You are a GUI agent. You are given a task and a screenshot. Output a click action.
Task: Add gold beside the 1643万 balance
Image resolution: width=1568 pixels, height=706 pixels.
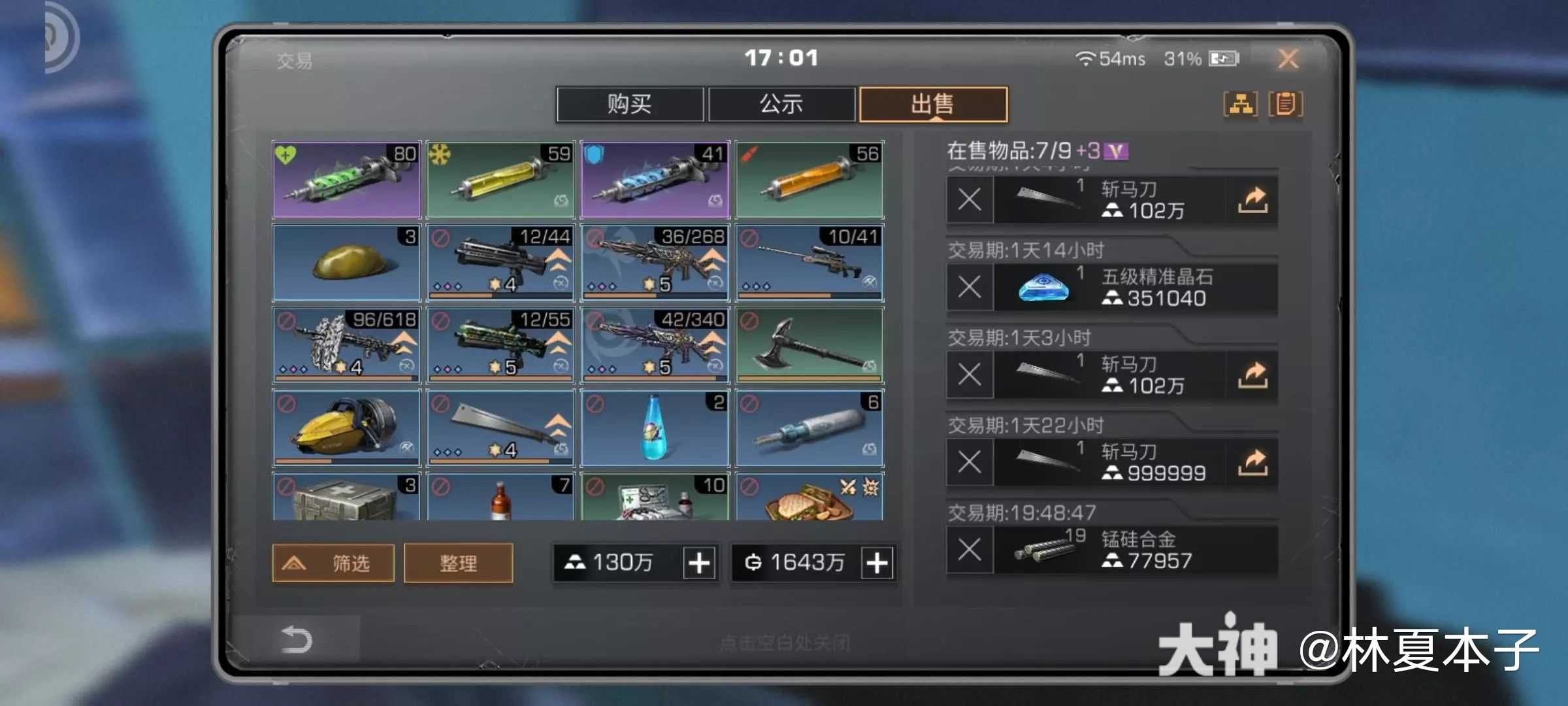point(877,563)
